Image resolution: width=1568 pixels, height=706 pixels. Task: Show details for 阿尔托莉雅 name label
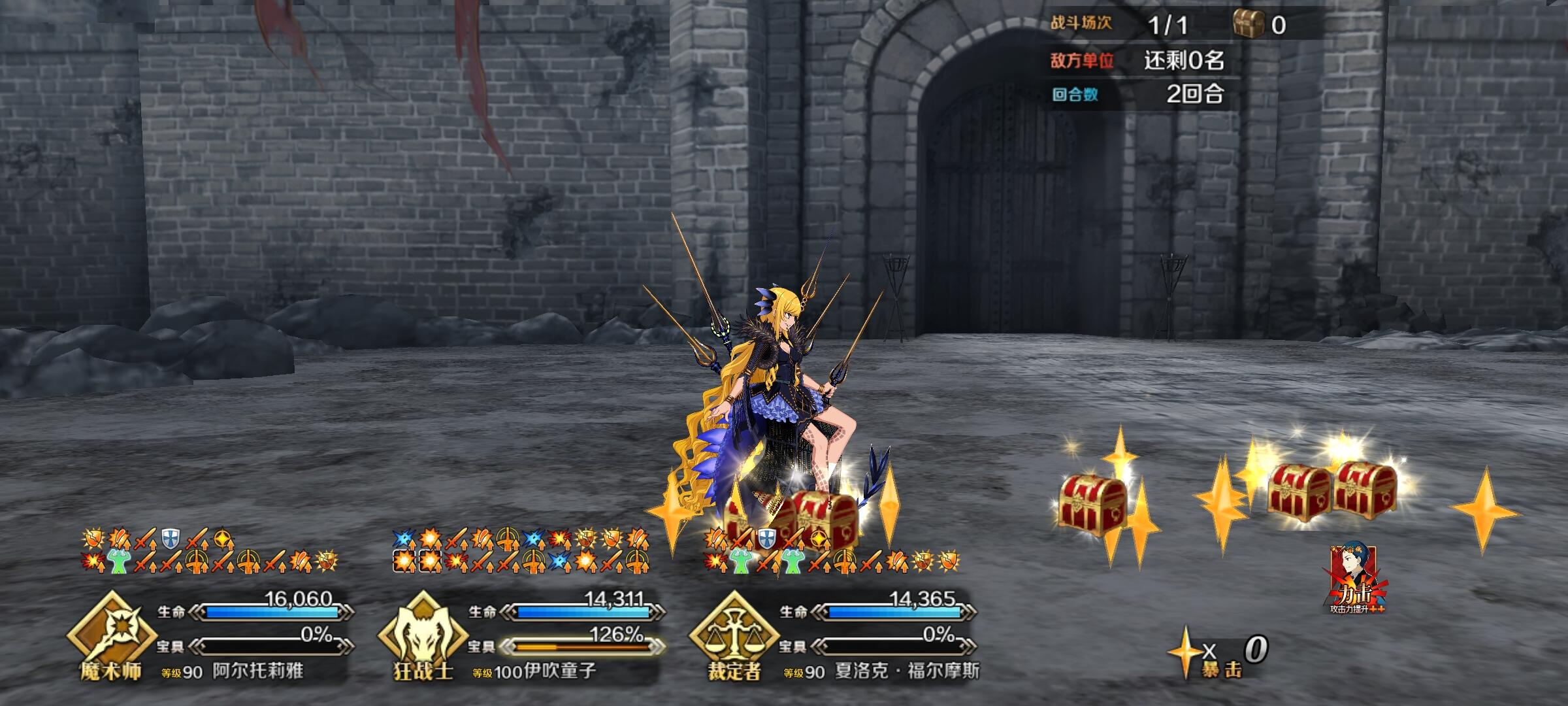[x=257, y=671]
